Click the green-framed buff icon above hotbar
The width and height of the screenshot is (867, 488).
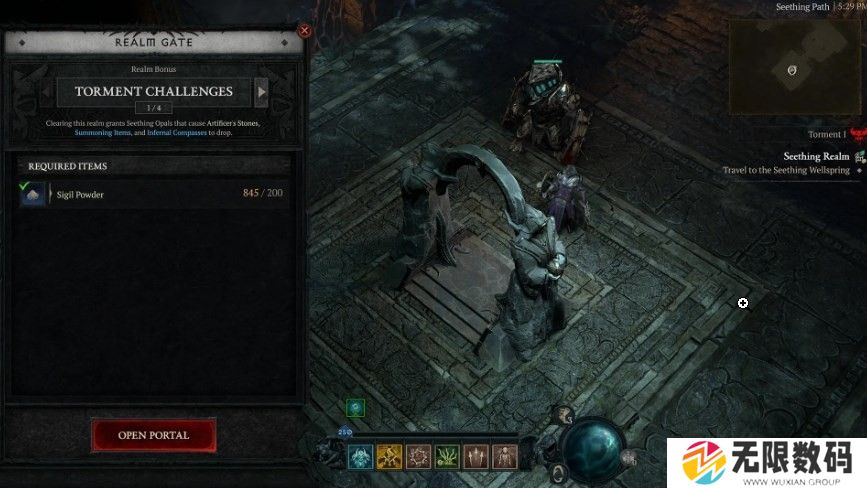click(x=355, y=408)
